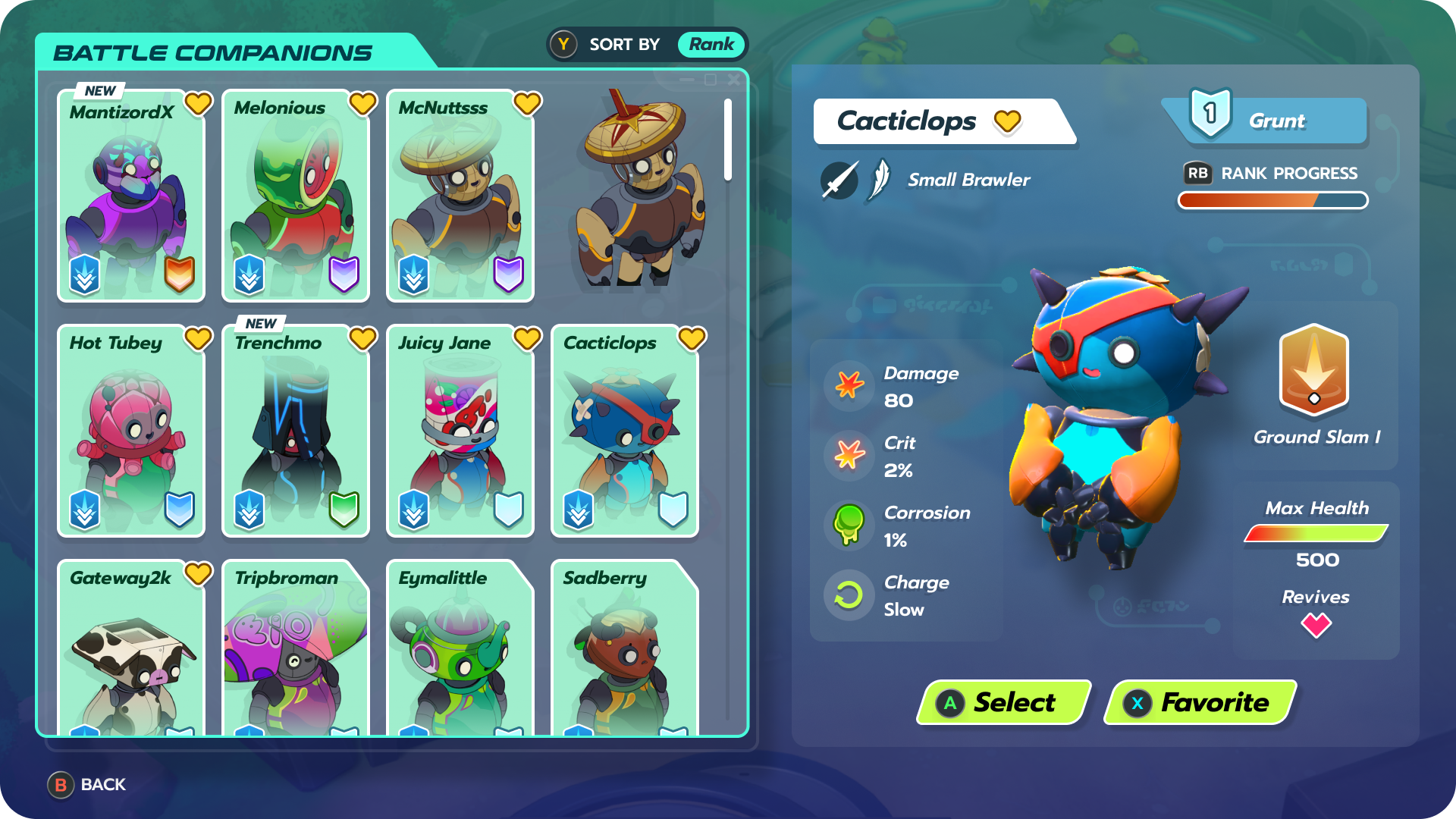Viewport: 1456px width, 819px height.
Task: Select the Hot Tubey companion card
Action: (131, 432)
